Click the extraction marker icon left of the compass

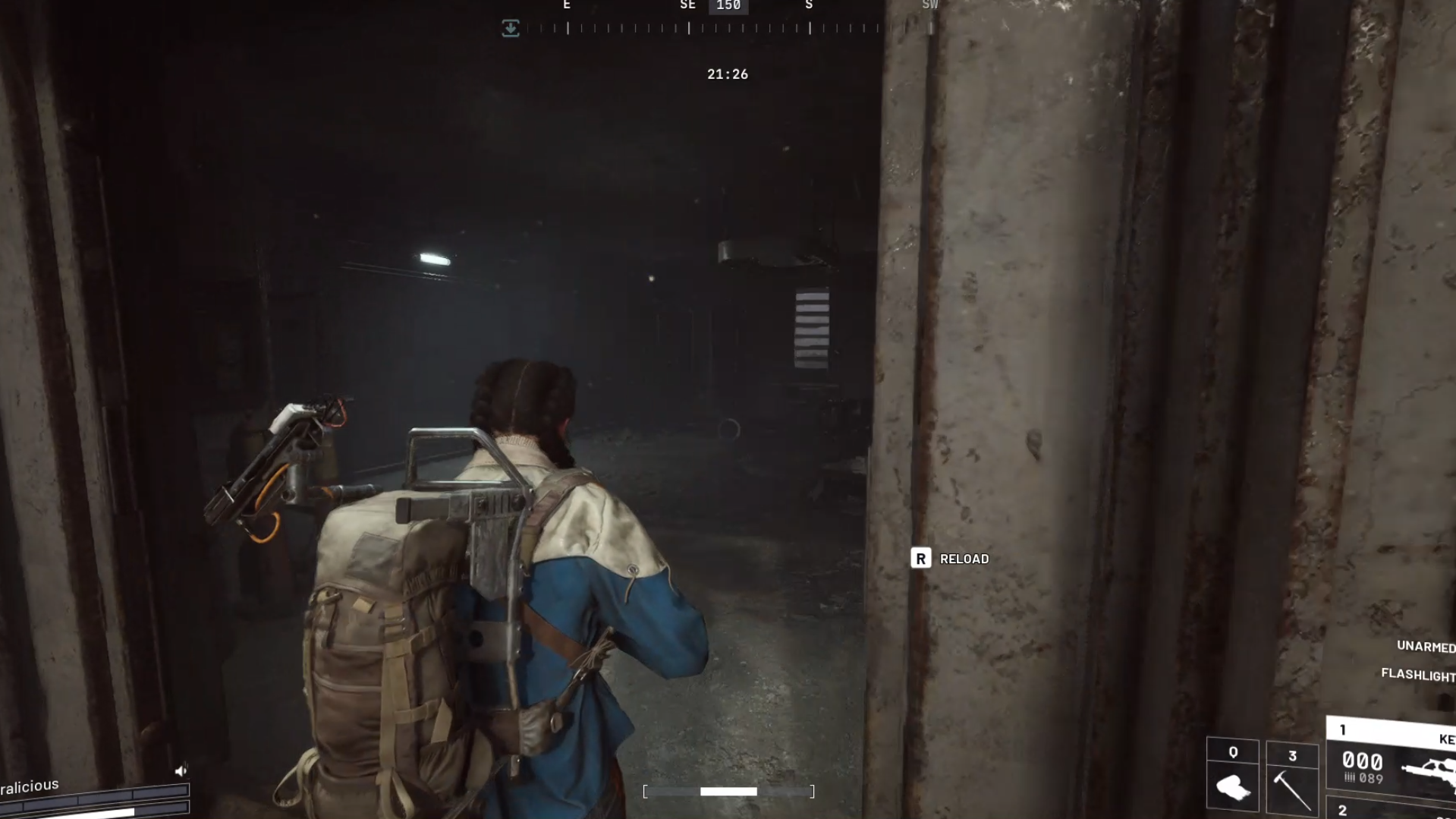[511, 28]
